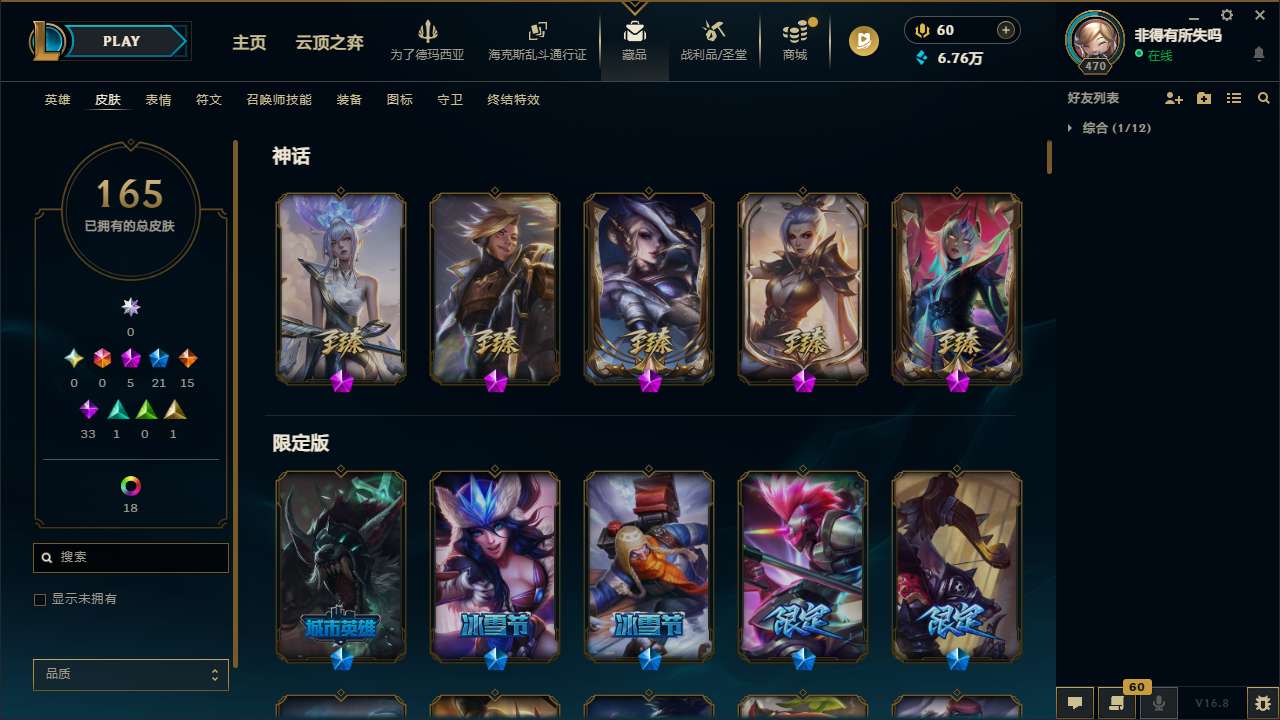Open the 商城 store icon
The width and height of the screenshot is (1280, 720).
pyautogui.click(x=794, y=35)
